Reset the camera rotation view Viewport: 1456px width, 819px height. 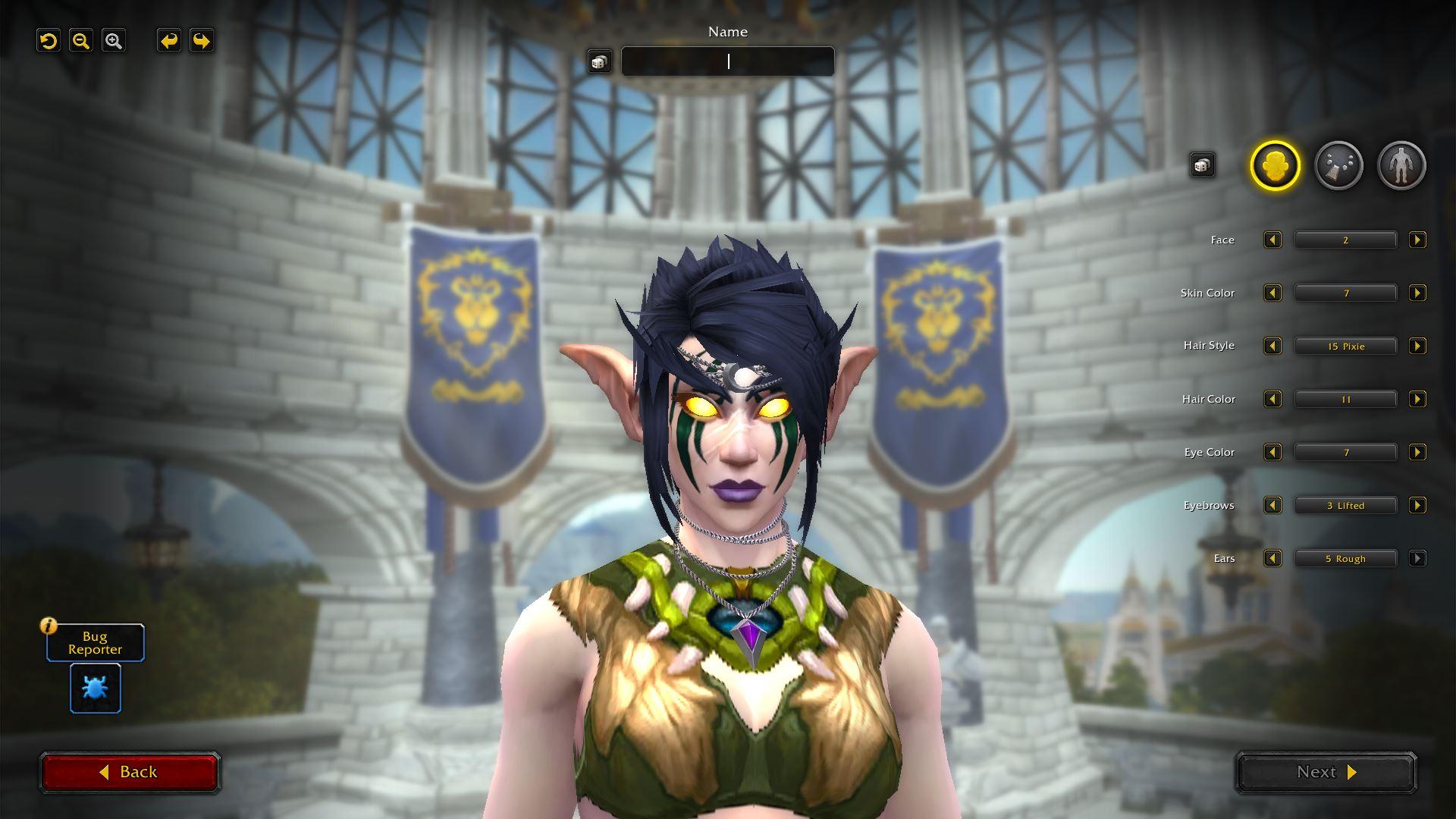pyautogui.click(x=49, y=41)
